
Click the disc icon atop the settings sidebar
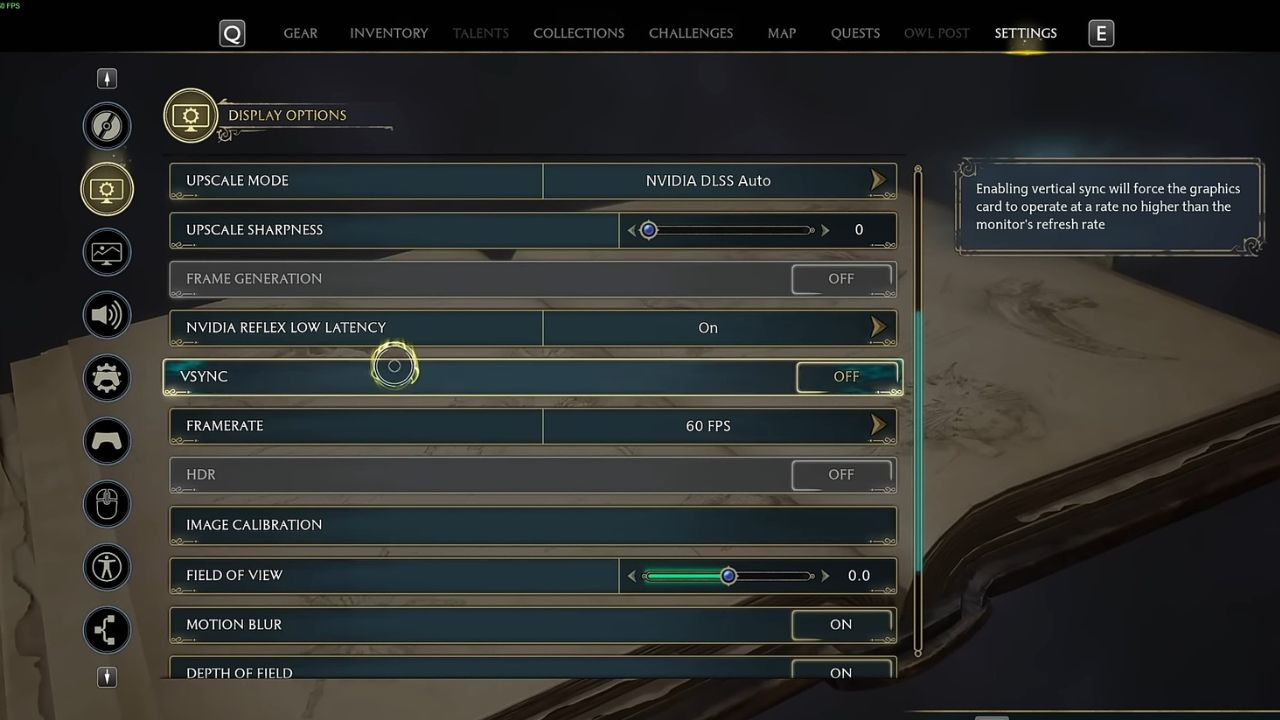pyautogui.click(x=107, y=126)
